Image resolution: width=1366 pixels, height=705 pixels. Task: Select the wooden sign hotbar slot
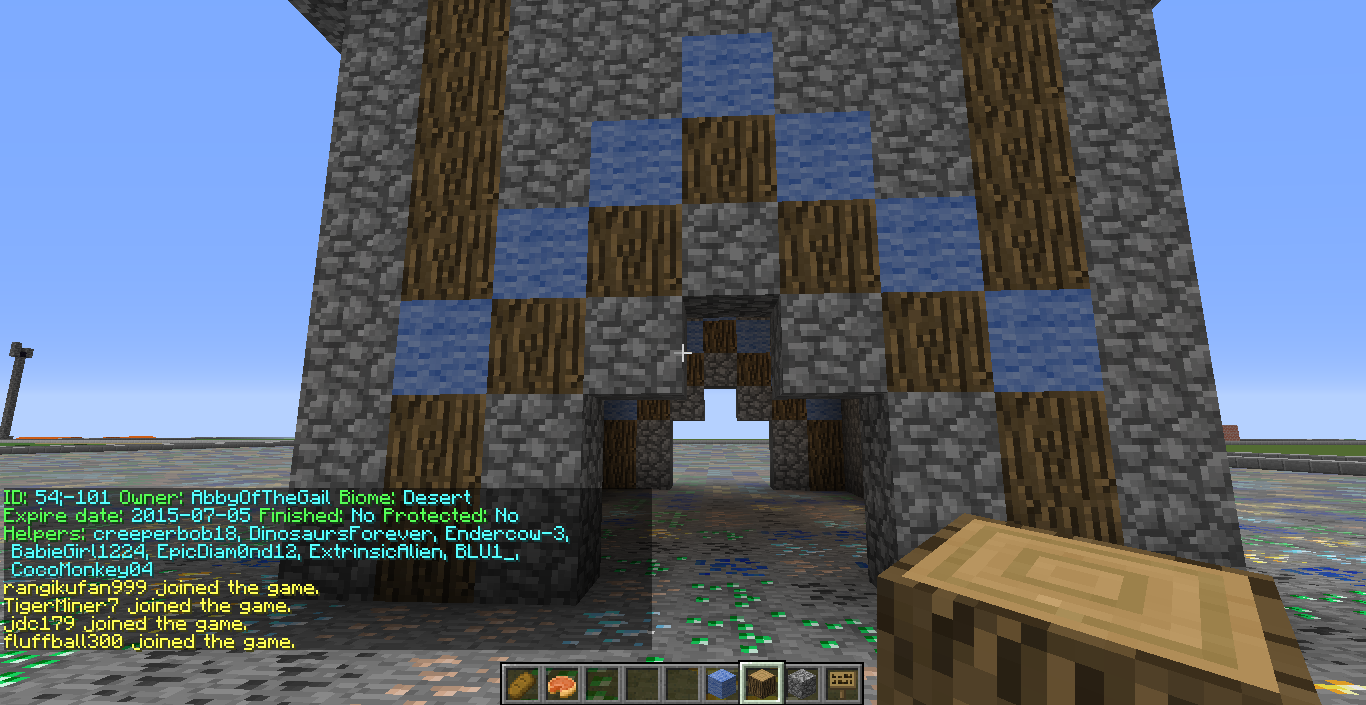tap(841, 683)
